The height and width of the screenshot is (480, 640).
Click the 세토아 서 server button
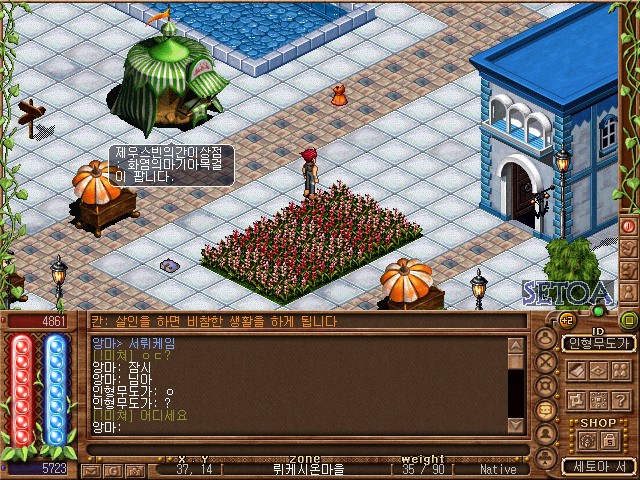point(598,466)
